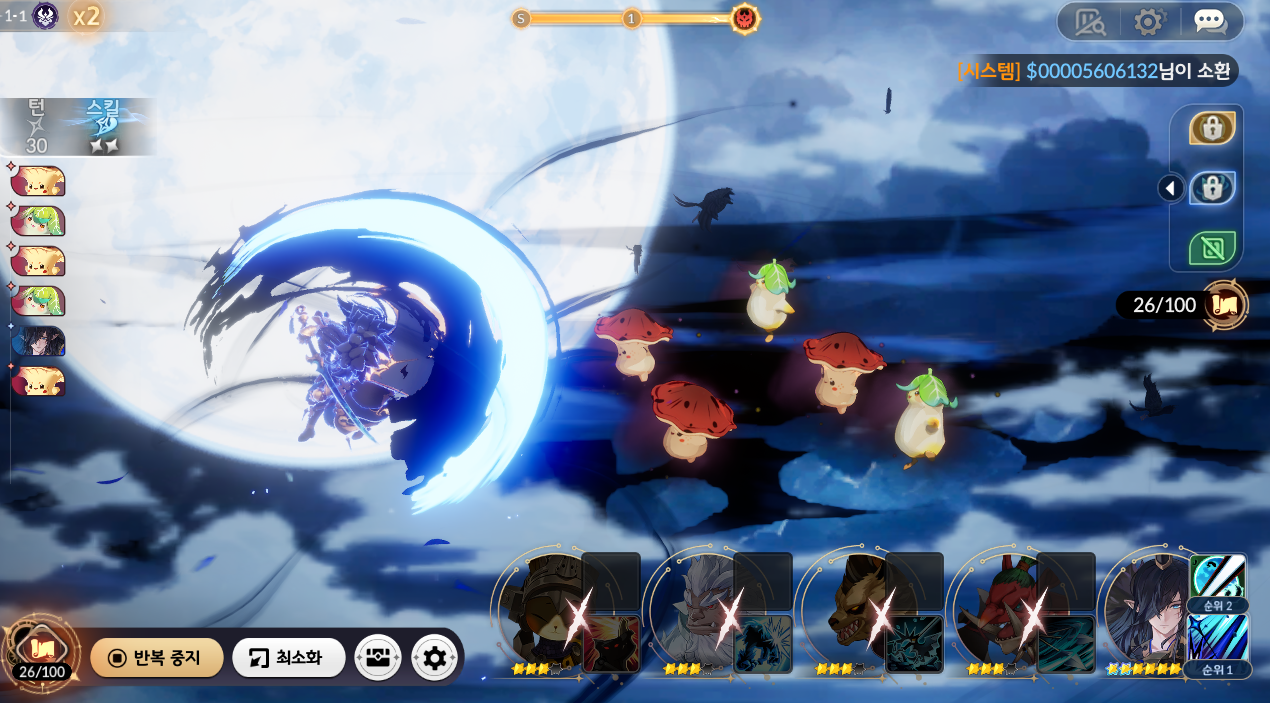Click the gold padlock icon
The image size is (1270, 703).
point(1212,128)
